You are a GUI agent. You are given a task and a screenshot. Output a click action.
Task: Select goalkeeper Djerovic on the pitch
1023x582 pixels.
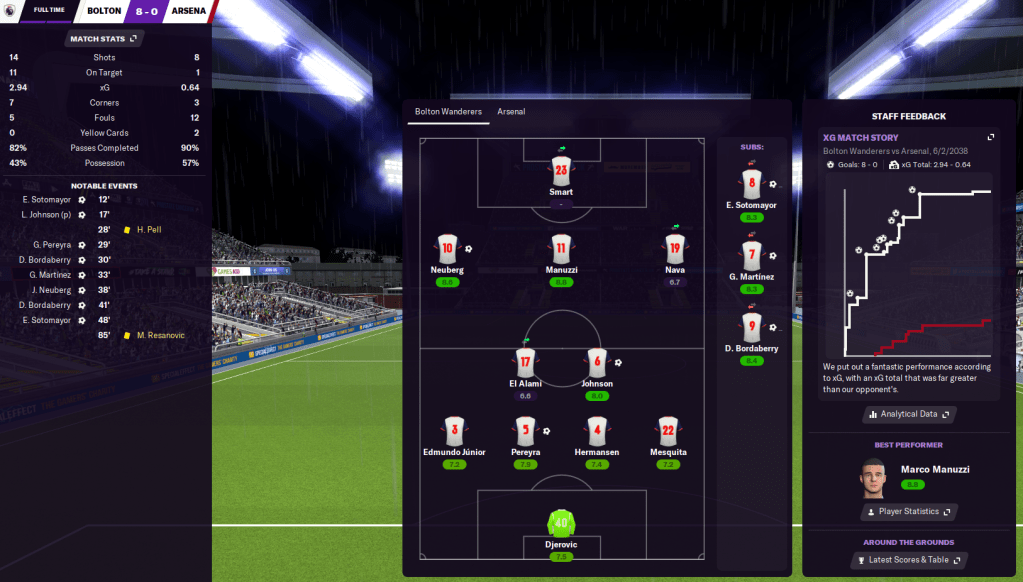tap(559, 523)
